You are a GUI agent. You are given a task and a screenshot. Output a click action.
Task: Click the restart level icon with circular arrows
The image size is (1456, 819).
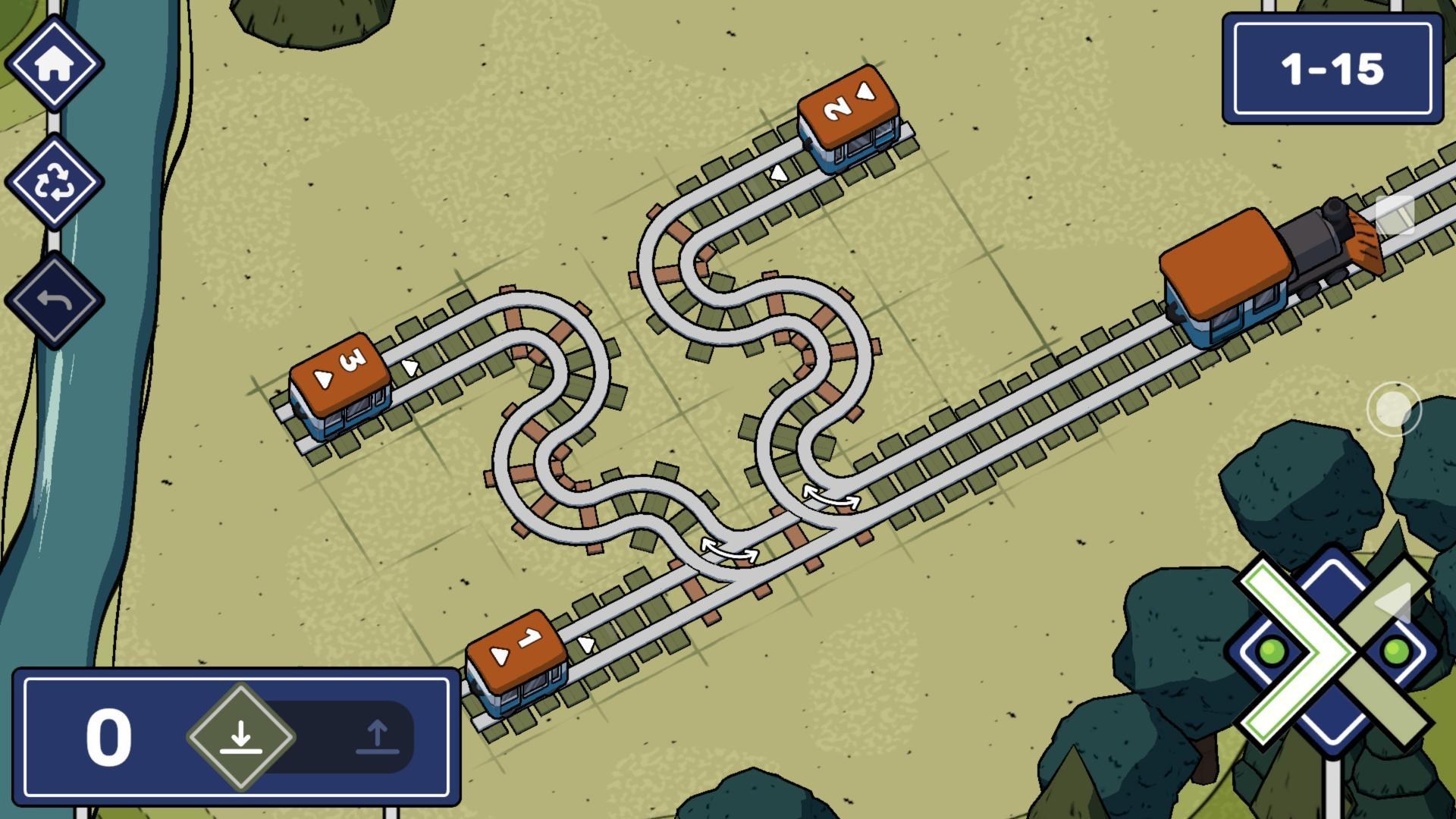pyautogui.click(x=57, y=182)
